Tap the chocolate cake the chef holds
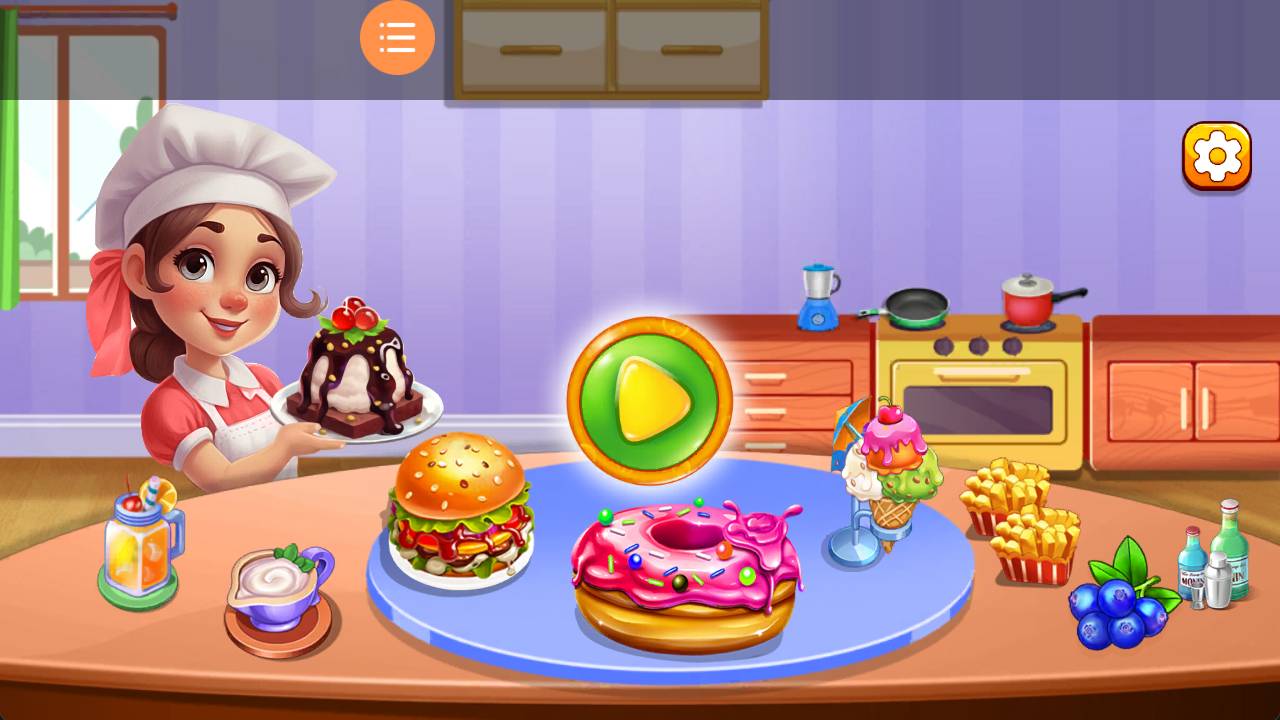Image resolution: width=1280 pixels, height=720 pixels. tap(355, 380)
